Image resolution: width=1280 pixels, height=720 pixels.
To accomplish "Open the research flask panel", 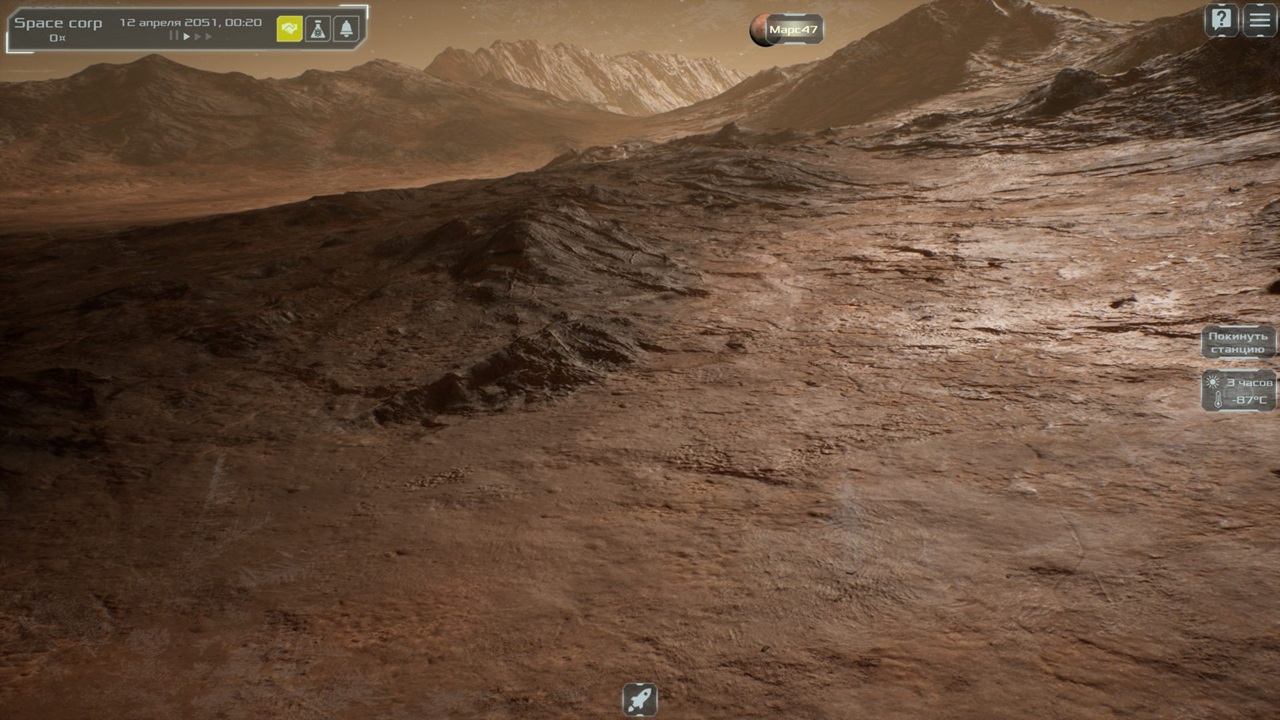I will pyautogui.click(x=318, y=29).
